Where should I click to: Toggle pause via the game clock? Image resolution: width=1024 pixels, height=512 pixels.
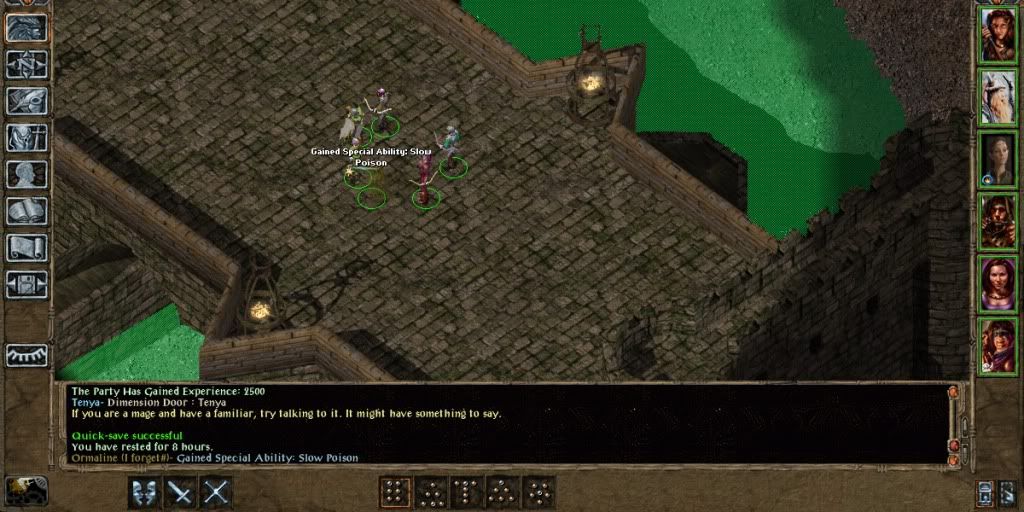click(27, 489)
